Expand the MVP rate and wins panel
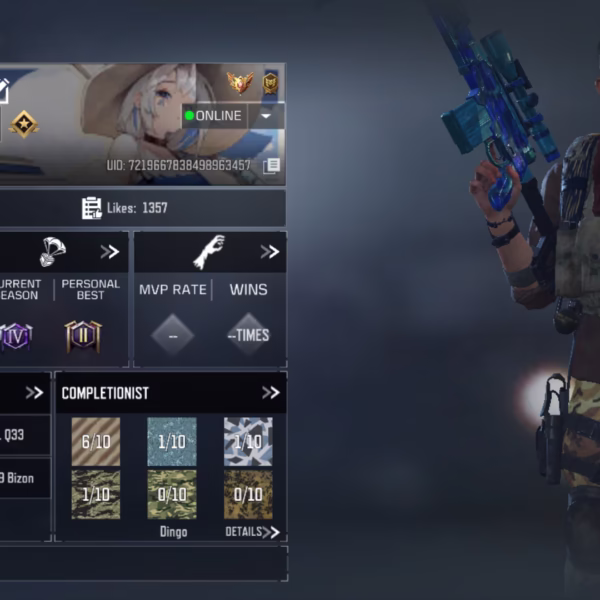The height and width of the screenshot is (600, 600). [x=269, y=252]
